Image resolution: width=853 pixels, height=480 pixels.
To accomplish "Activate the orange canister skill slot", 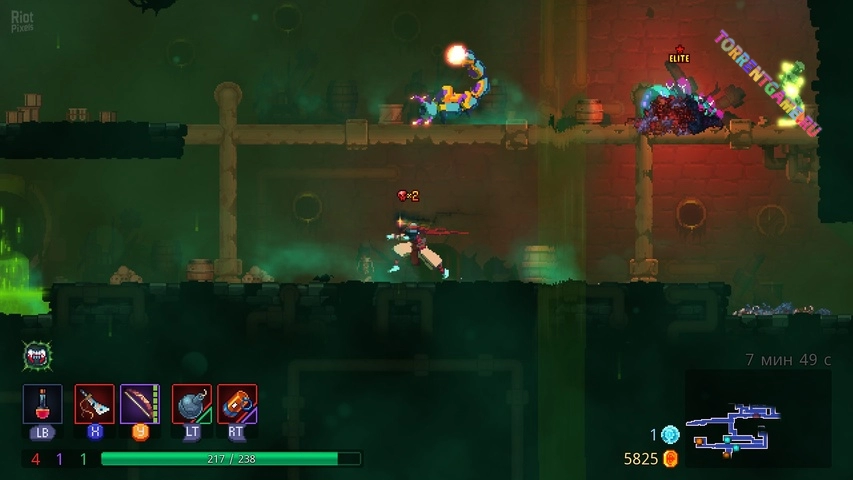I will [237, 404].
